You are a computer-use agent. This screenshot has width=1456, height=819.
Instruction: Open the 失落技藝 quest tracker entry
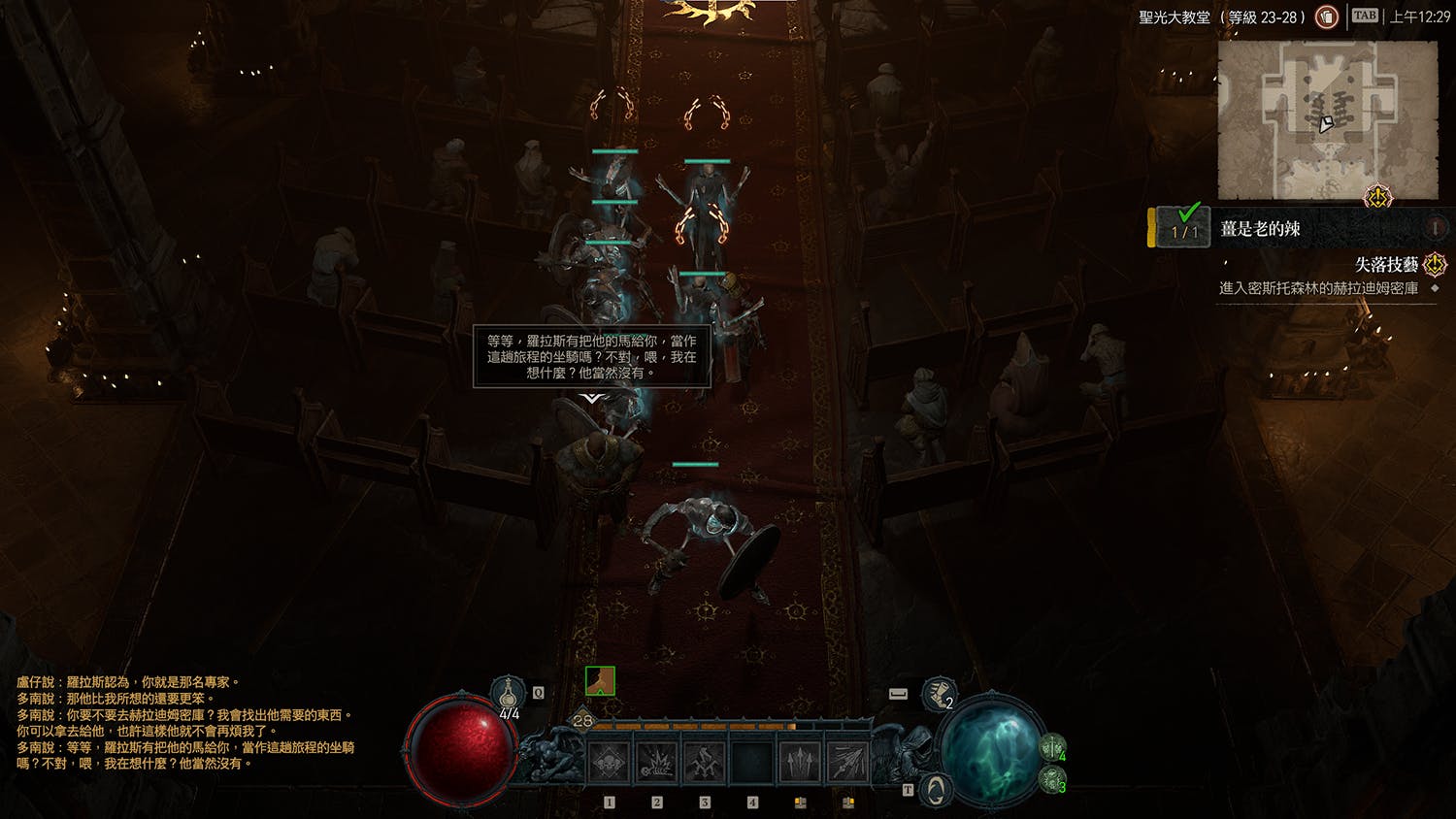coord(1386,265)
